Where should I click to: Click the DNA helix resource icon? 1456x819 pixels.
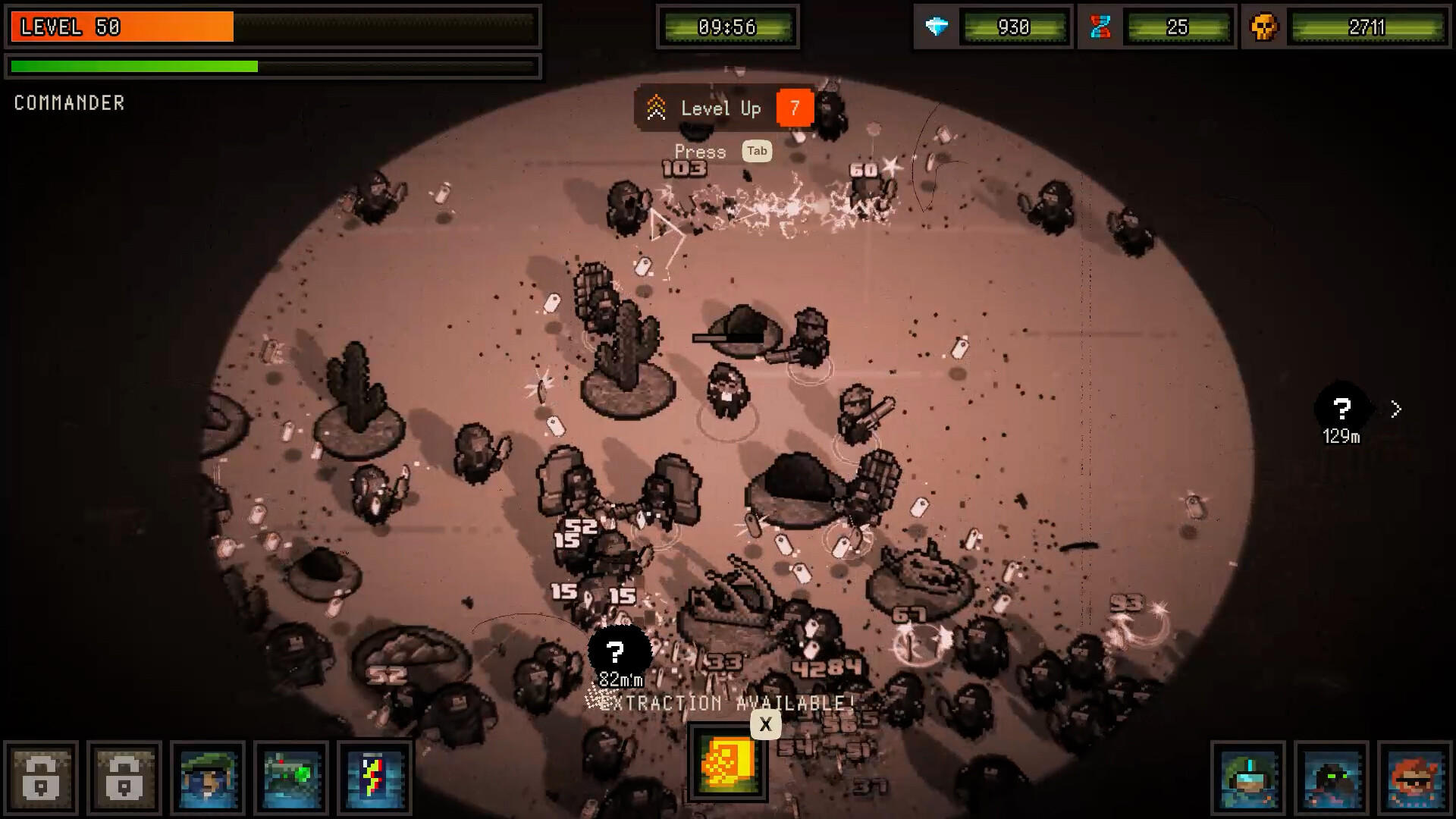click(1100, 27)
